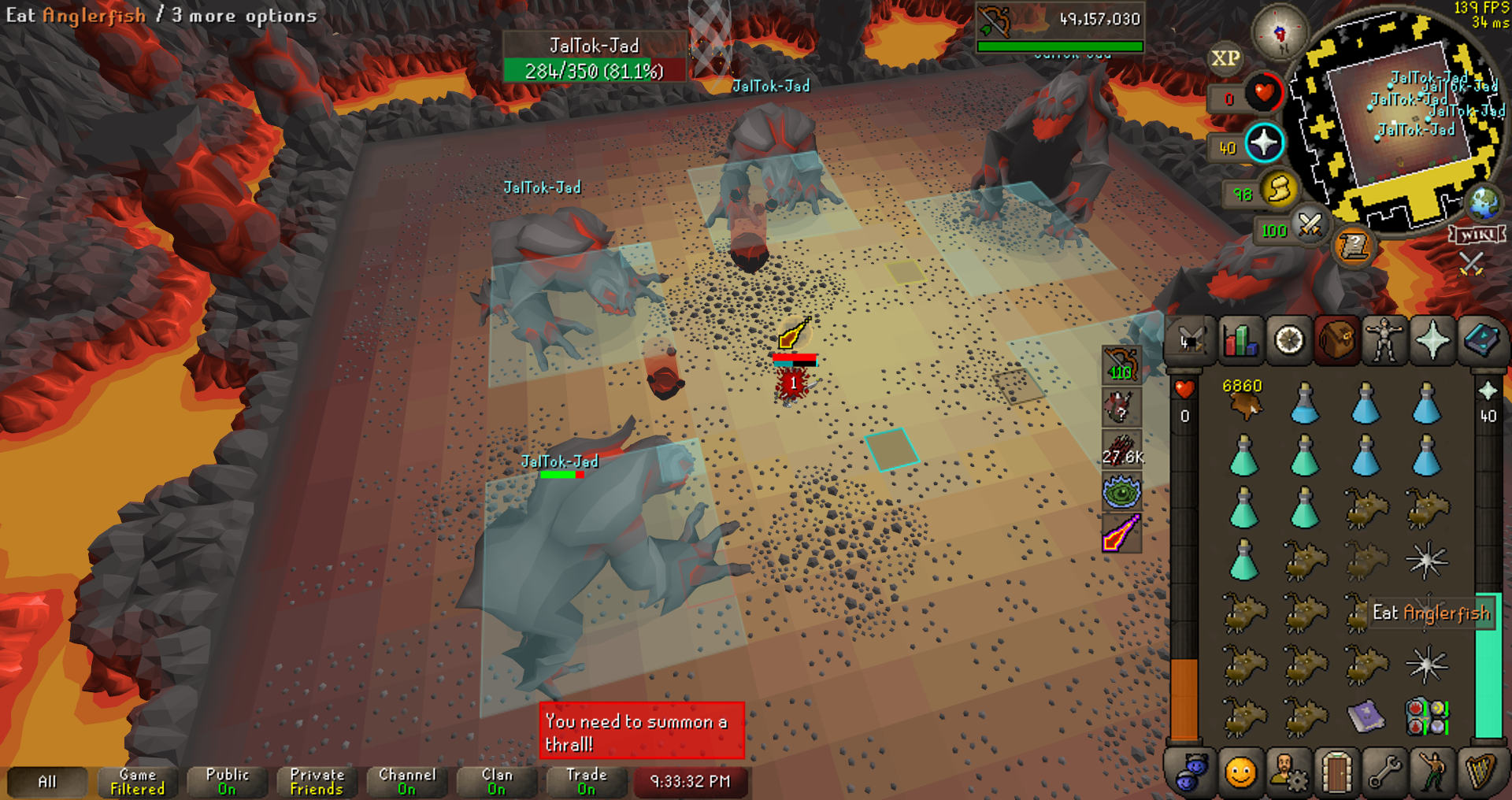The height and width of the screenshot is (800, 1512).
Task: Open the Trade chat tab
Action: [587, 781]
